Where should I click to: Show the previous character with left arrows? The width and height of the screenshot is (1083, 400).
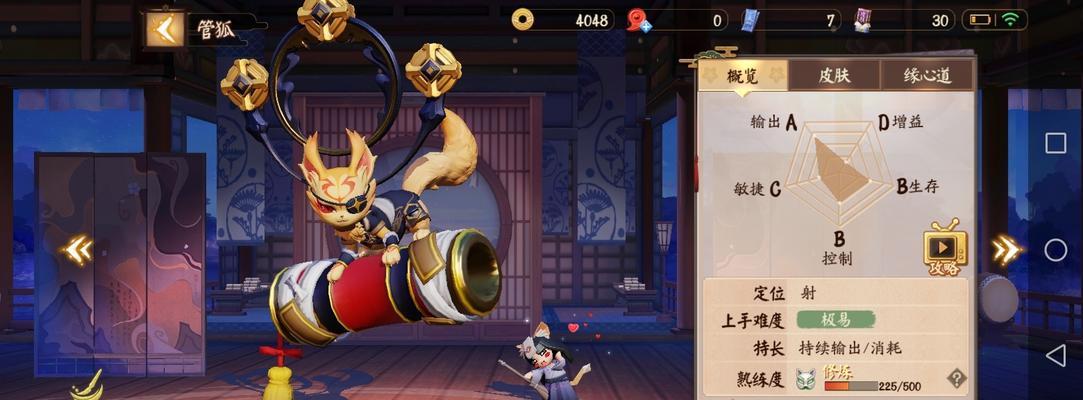77,249
